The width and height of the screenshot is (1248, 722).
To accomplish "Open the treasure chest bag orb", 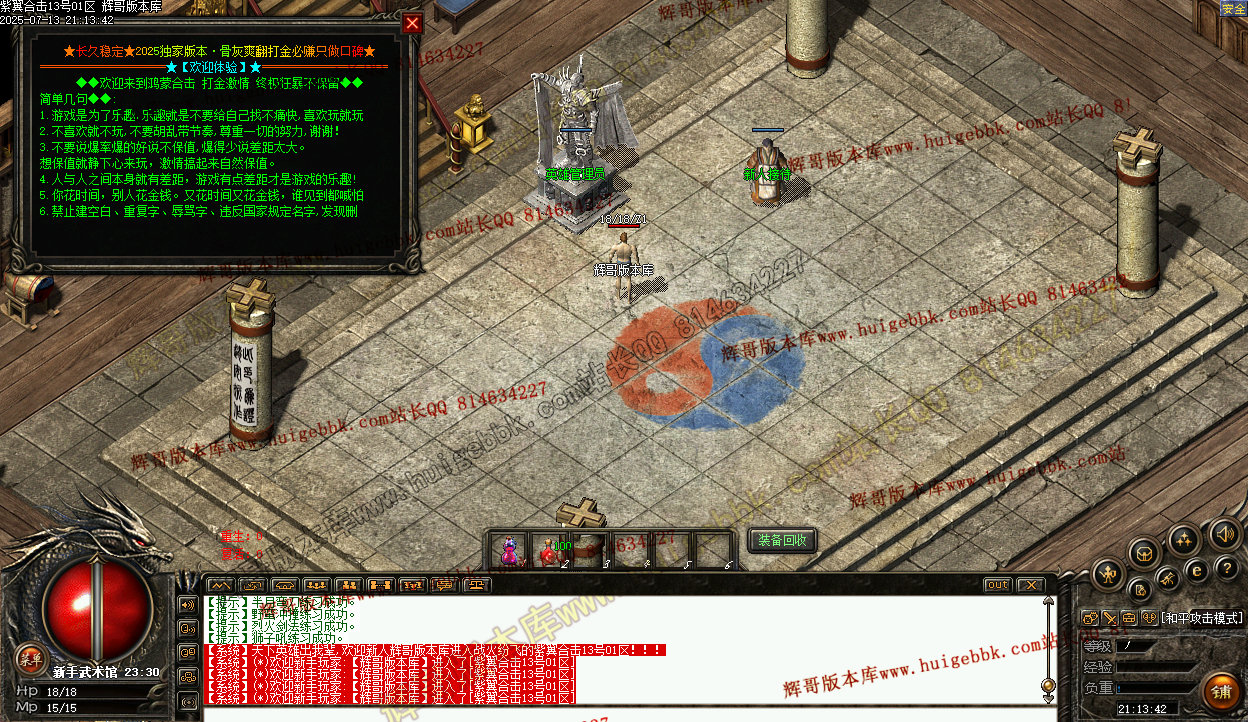I will pyautogui.click(x=1145, y=553).
